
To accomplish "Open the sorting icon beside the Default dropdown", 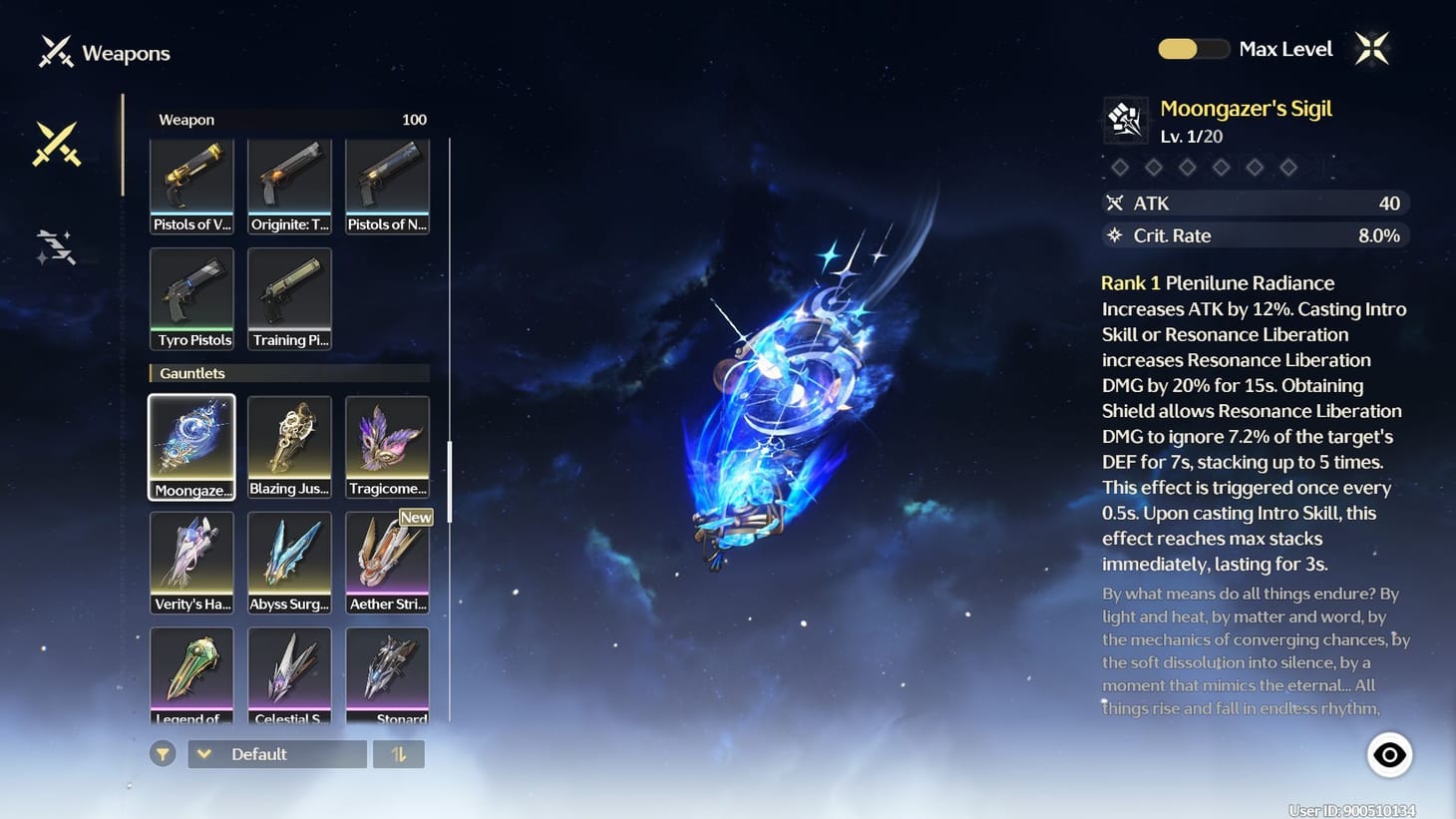I will 399,754.
